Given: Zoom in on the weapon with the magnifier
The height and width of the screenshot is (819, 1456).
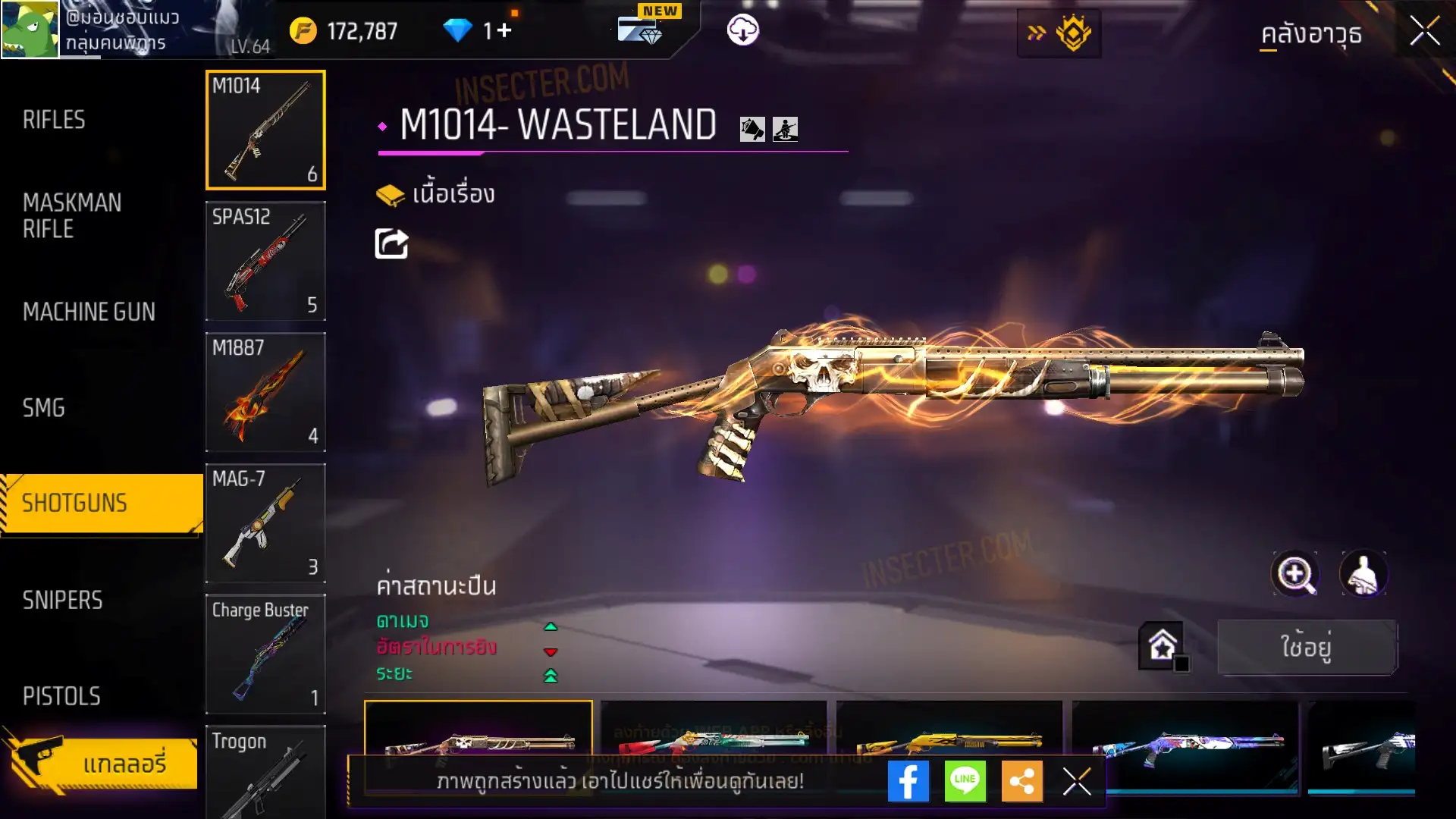Looking at the screenshot, I should tap(1294, 574).
